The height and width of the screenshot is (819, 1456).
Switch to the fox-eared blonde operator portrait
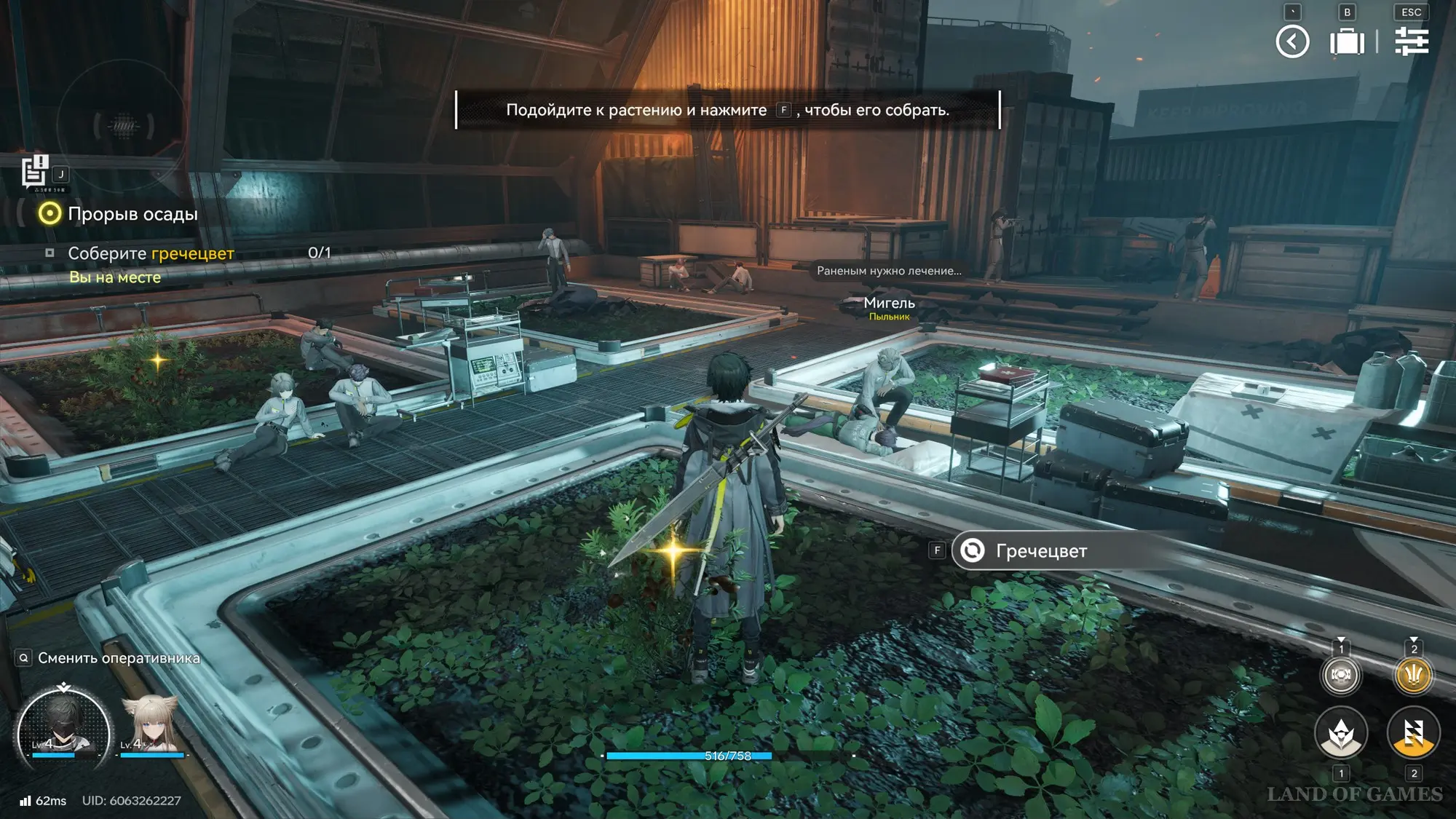pyautogui.click(x=151, y=727)
